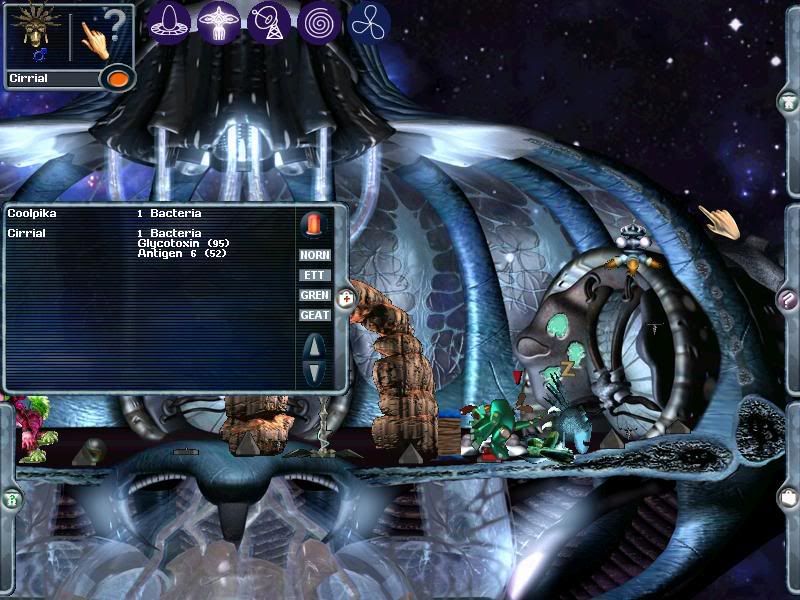Go to the winged creature location icon
Viewport: 800px width, 600px height.
click(x=218, y=21)
